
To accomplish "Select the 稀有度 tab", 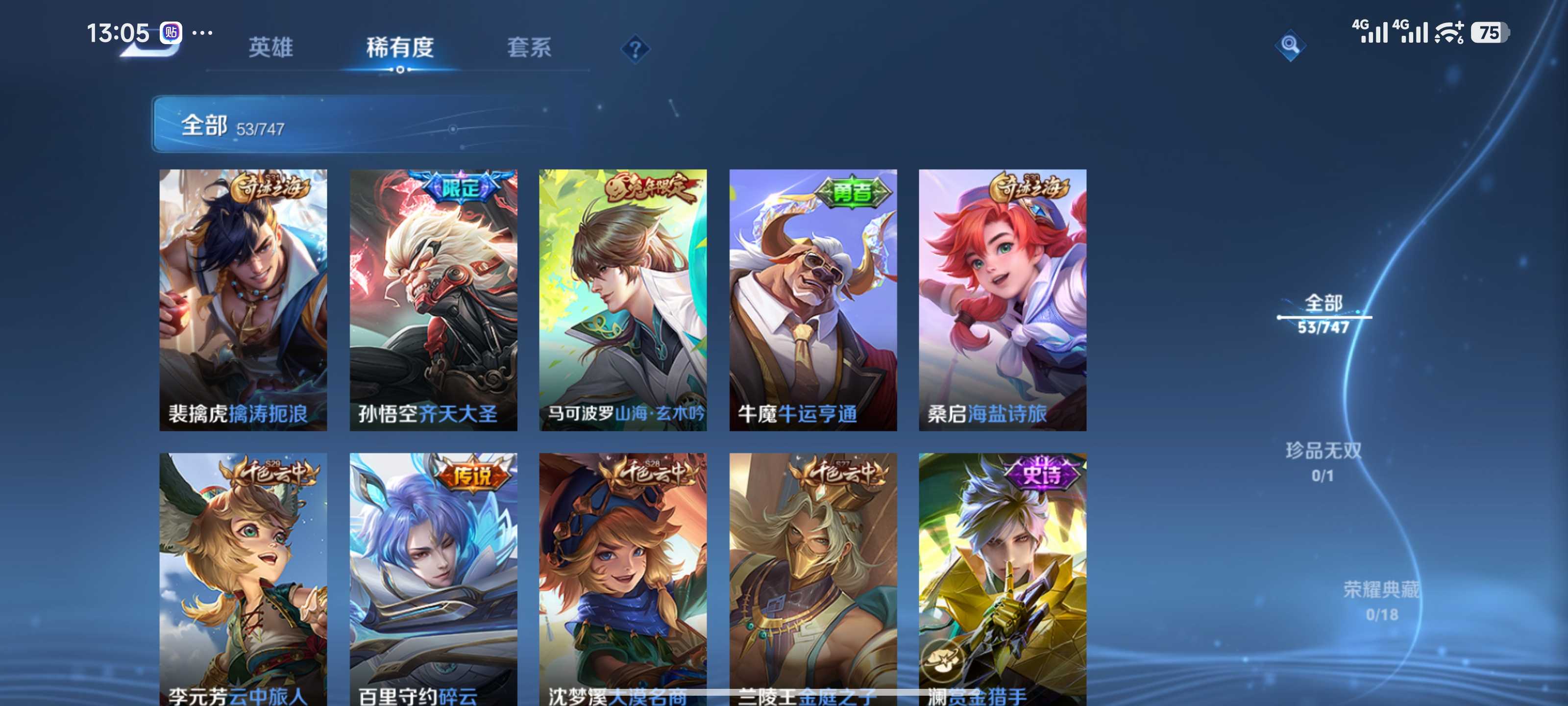I will coord(399,48).
